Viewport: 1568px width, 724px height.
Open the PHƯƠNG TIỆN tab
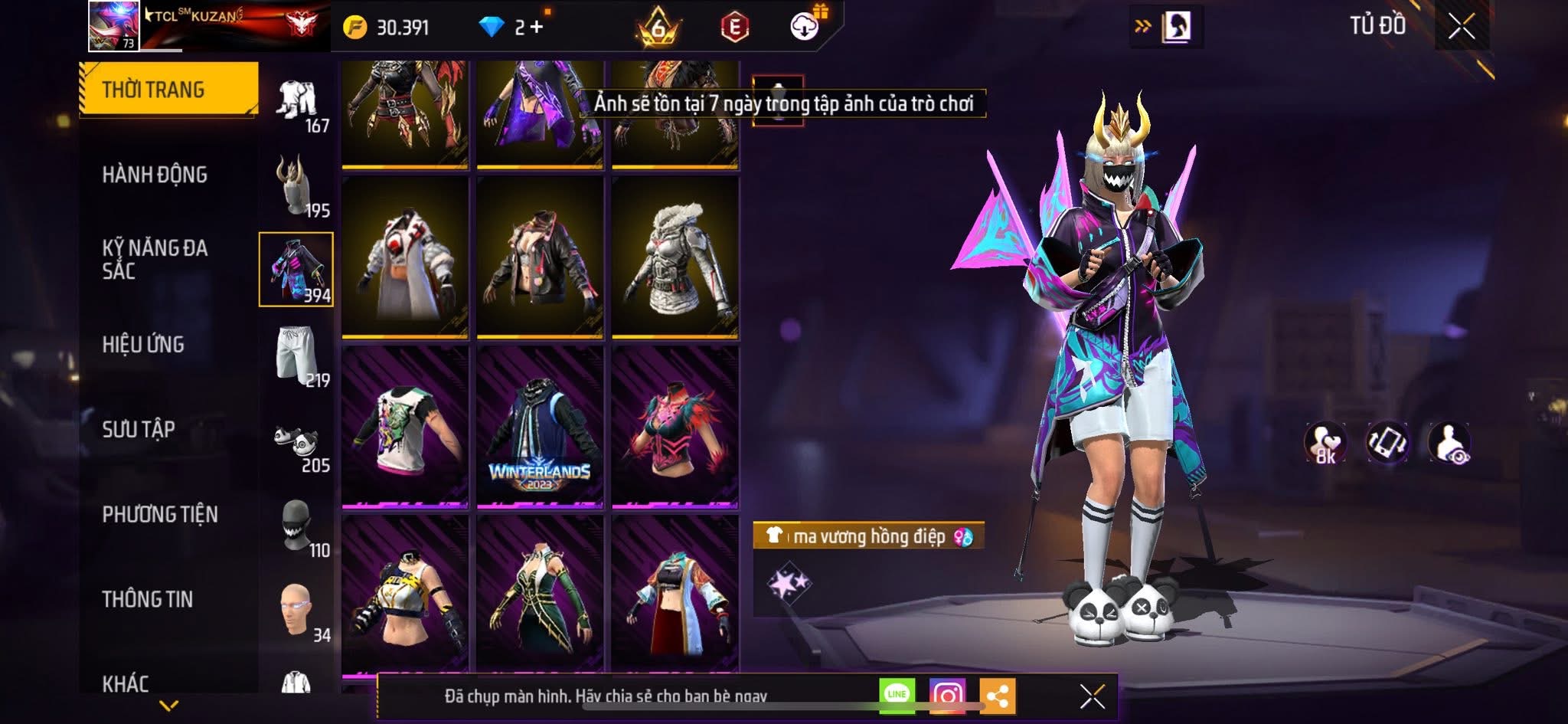160,514
